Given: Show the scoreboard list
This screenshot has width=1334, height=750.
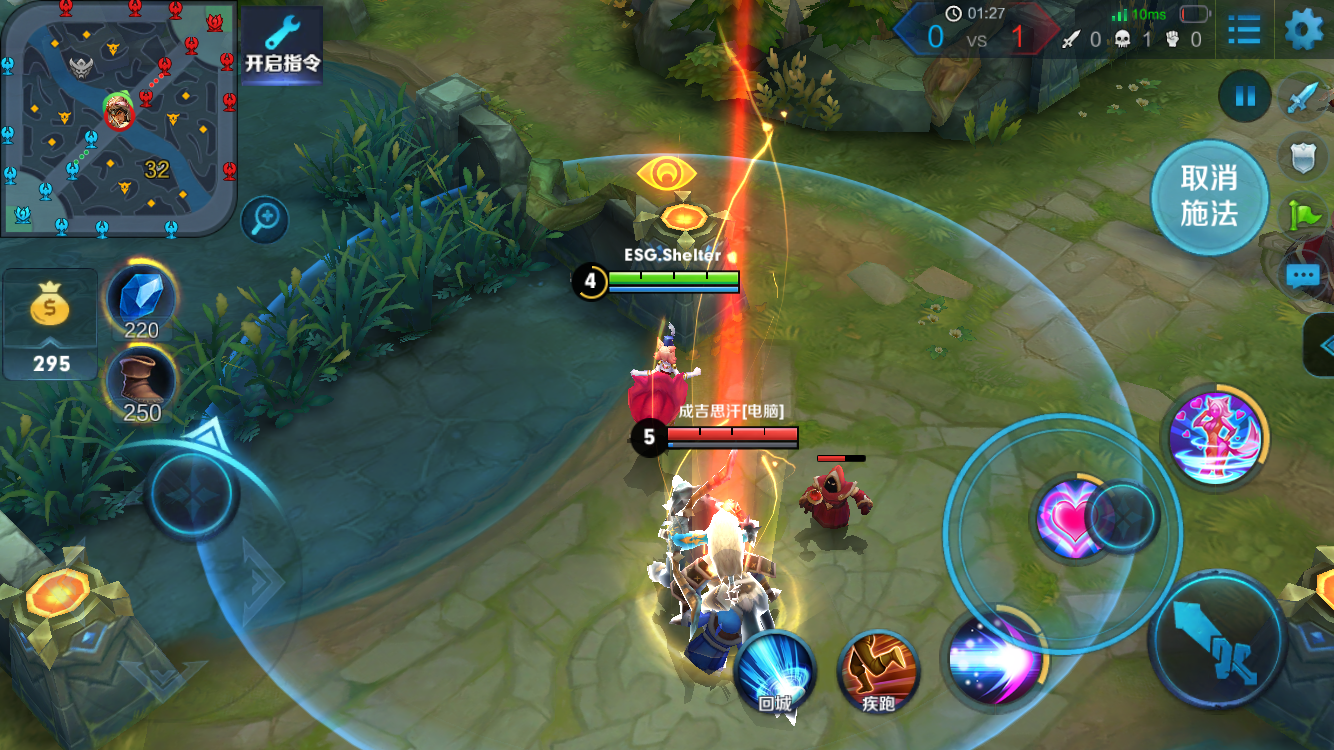Looking at the screenshot, I should [x=1244, y=29].
